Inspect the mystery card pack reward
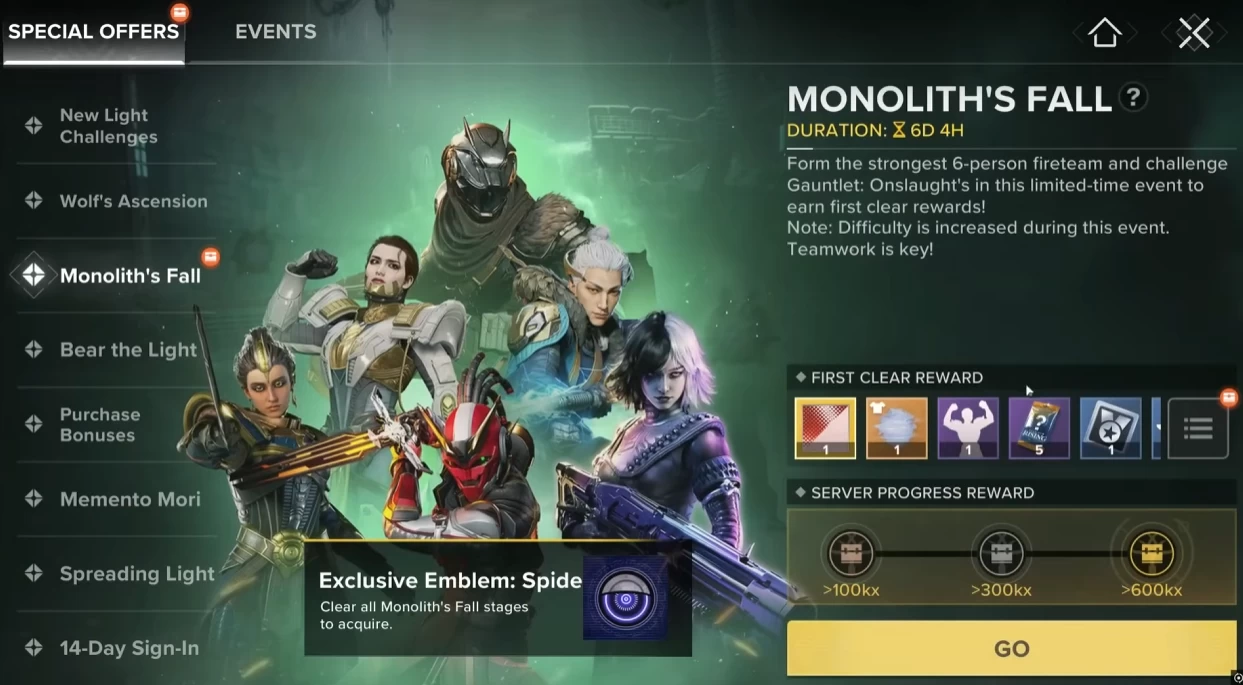1243x685 pixels. tap(1039, 428)
